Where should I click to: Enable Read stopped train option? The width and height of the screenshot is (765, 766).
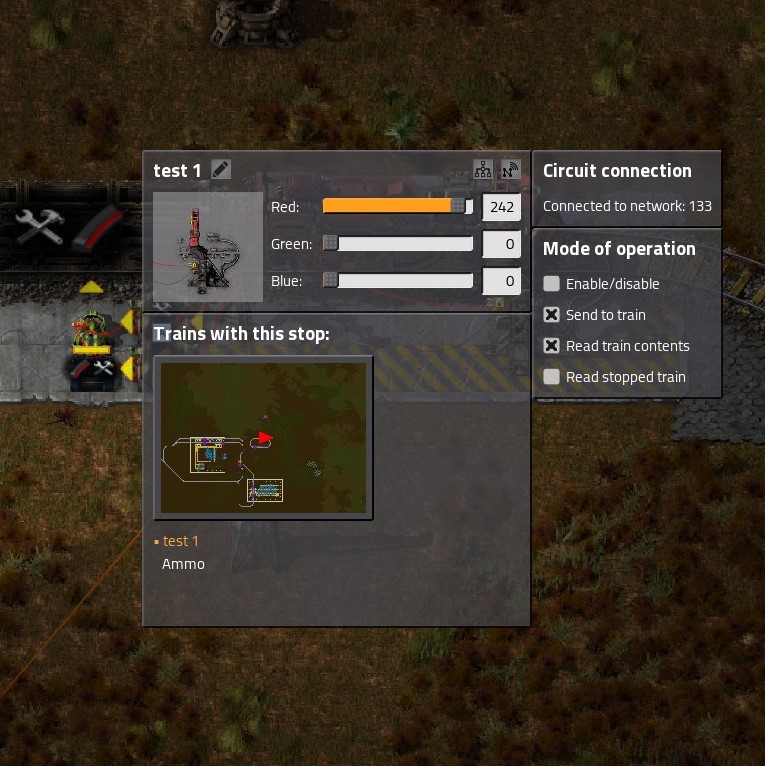click(x=551, y=377)
